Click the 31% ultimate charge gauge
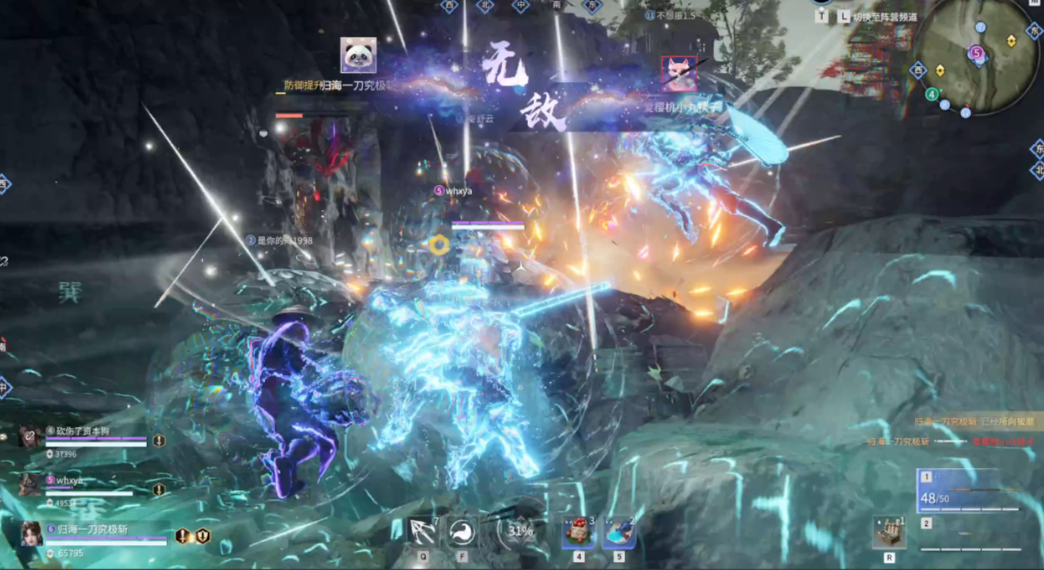Viewport: 1044px width, 570px height. (x=520, y=531)
